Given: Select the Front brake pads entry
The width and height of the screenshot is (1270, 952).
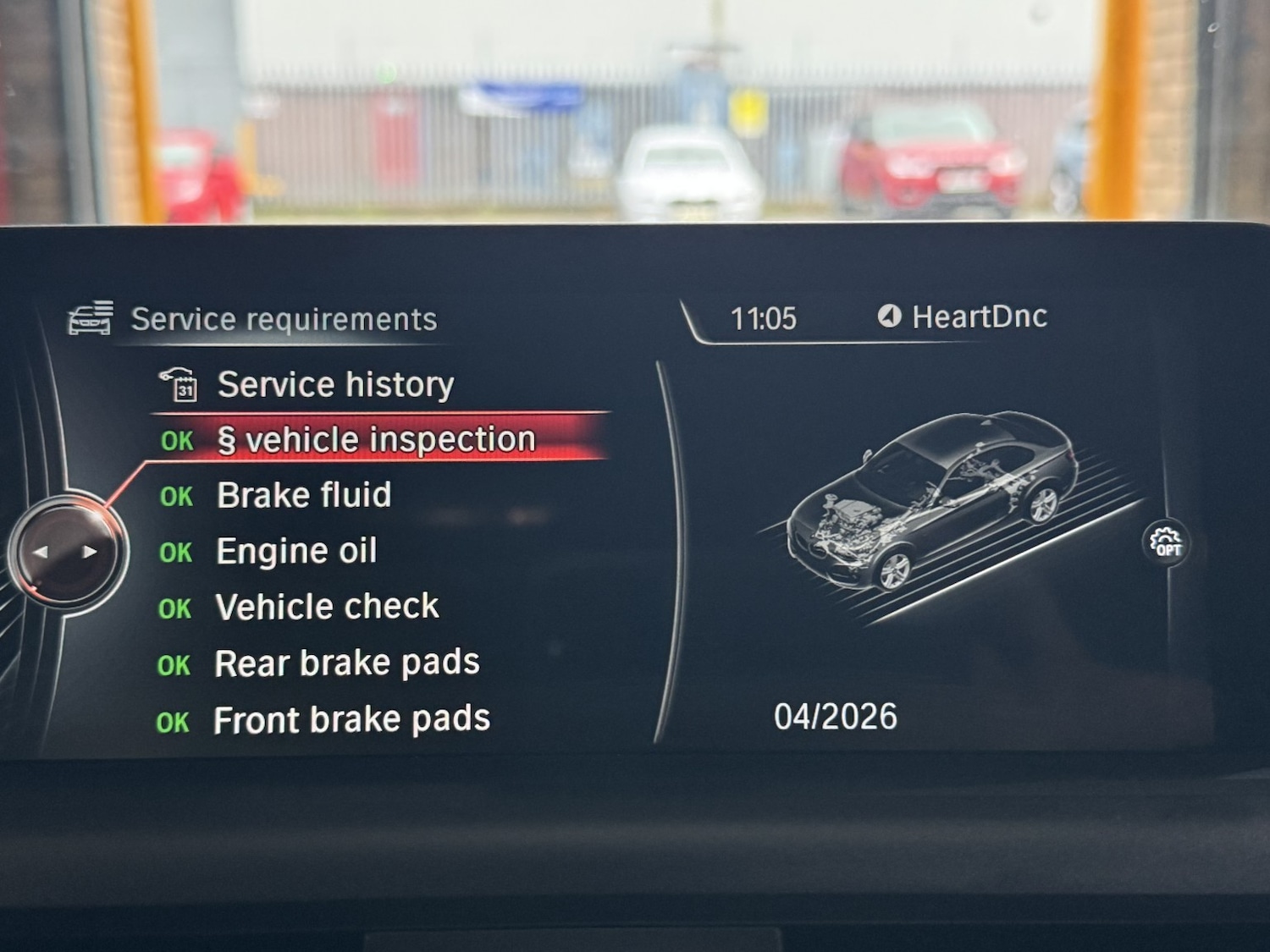Looking at the screenshot, I should [x=351, y=720].
